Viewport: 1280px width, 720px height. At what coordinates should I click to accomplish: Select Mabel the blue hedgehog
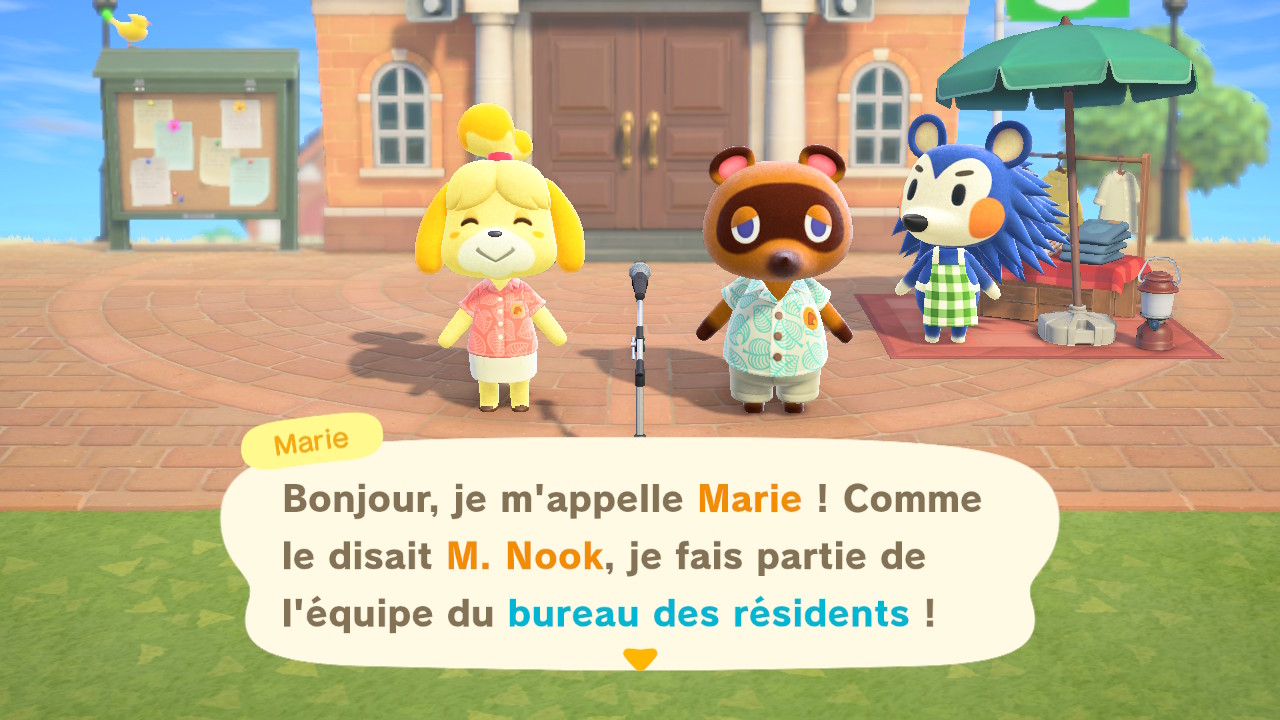coord(950,230)
